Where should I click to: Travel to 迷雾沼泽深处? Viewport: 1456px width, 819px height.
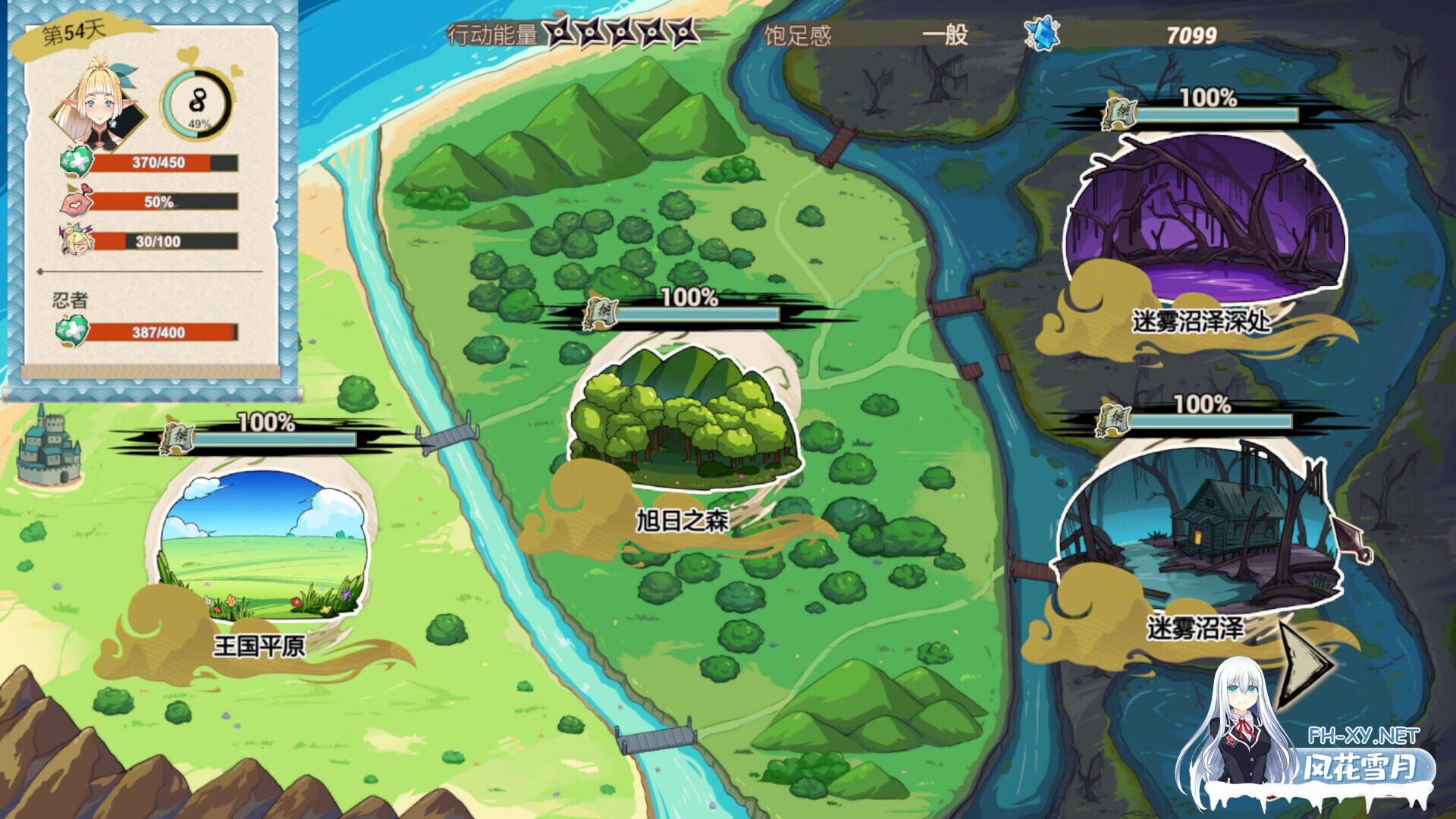pos(1204,220)
